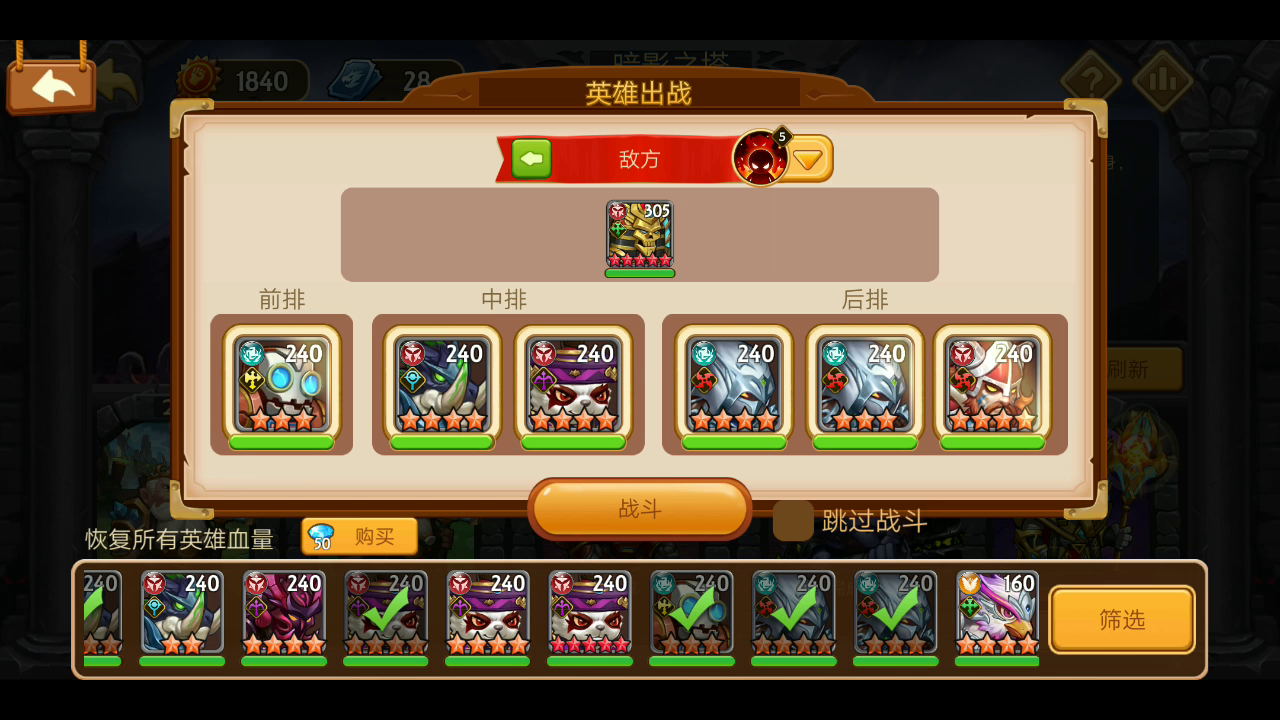Buy health restore with the 购买 button

tap(359, 537)
